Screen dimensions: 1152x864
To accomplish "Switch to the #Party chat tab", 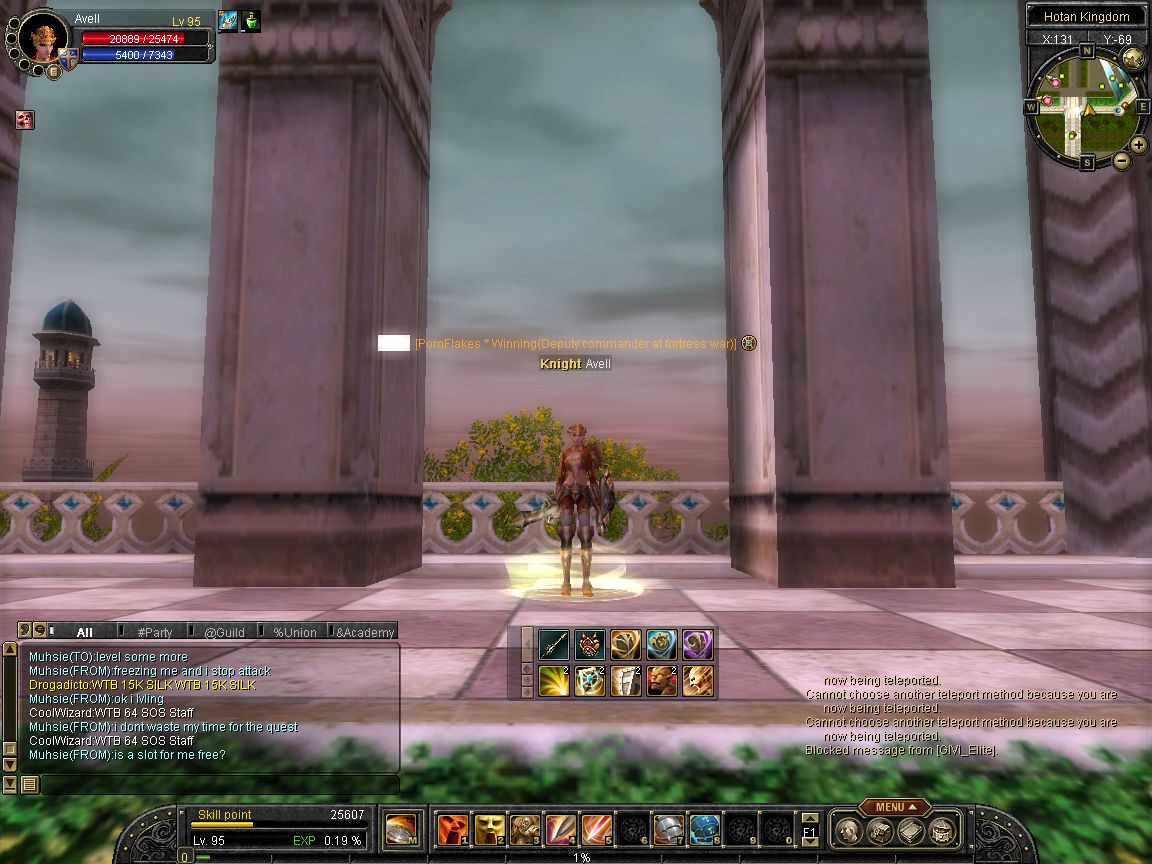I will pyautogui.click(x=155, y=632).
